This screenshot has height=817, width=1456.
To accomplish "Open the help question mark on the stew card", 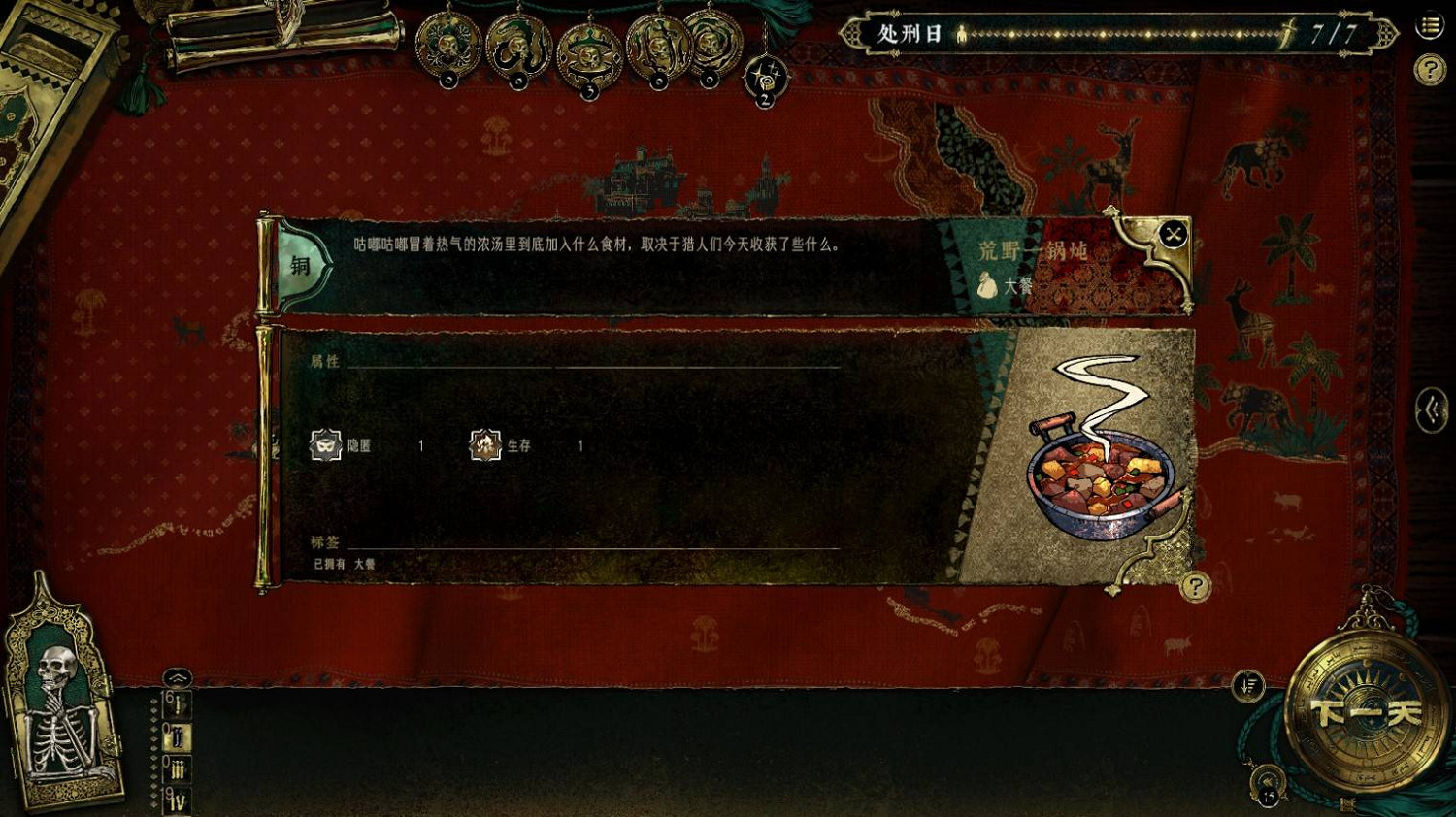I will pyautogui.click(x=1194, y=587).
